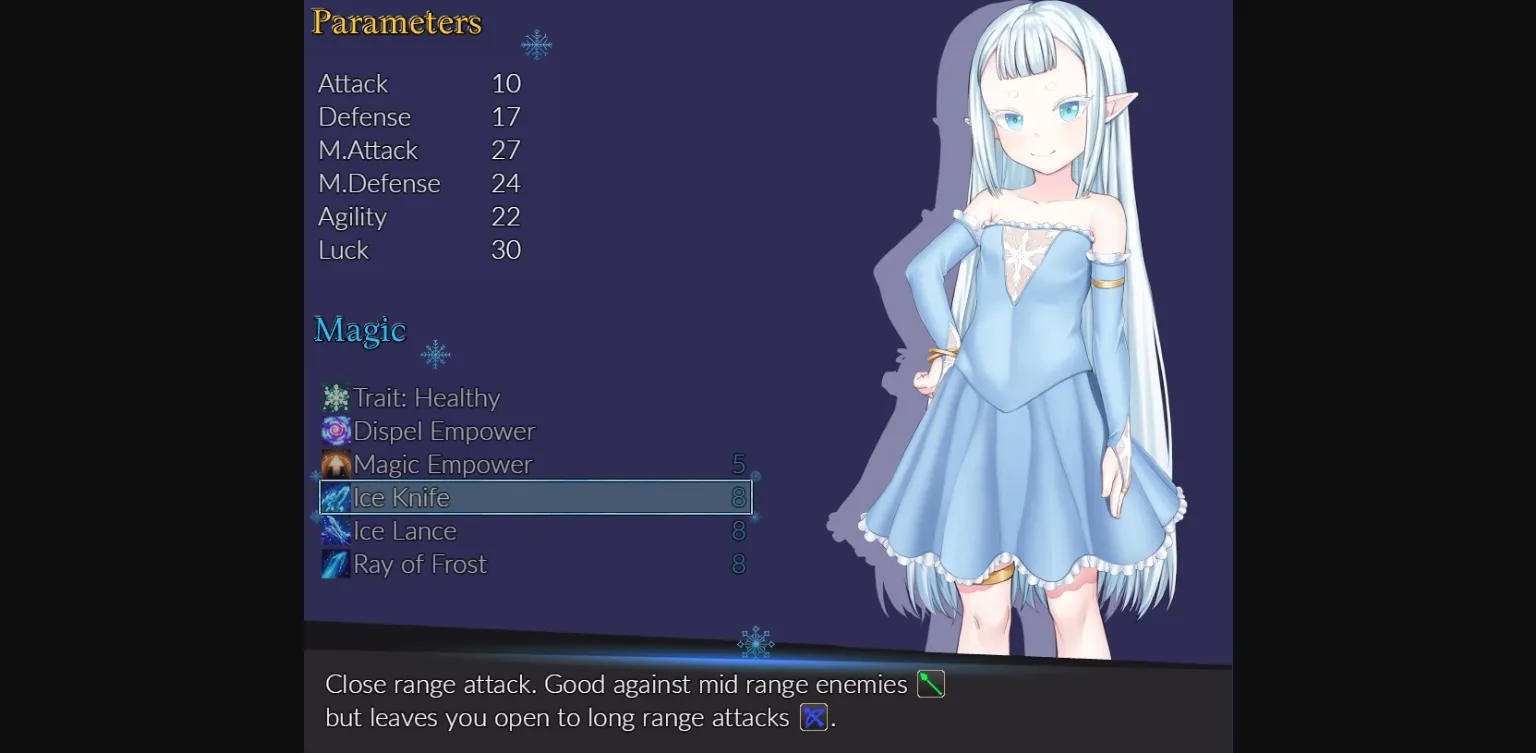
Task: Click the blue bow icon in the description
Action: 813,718
